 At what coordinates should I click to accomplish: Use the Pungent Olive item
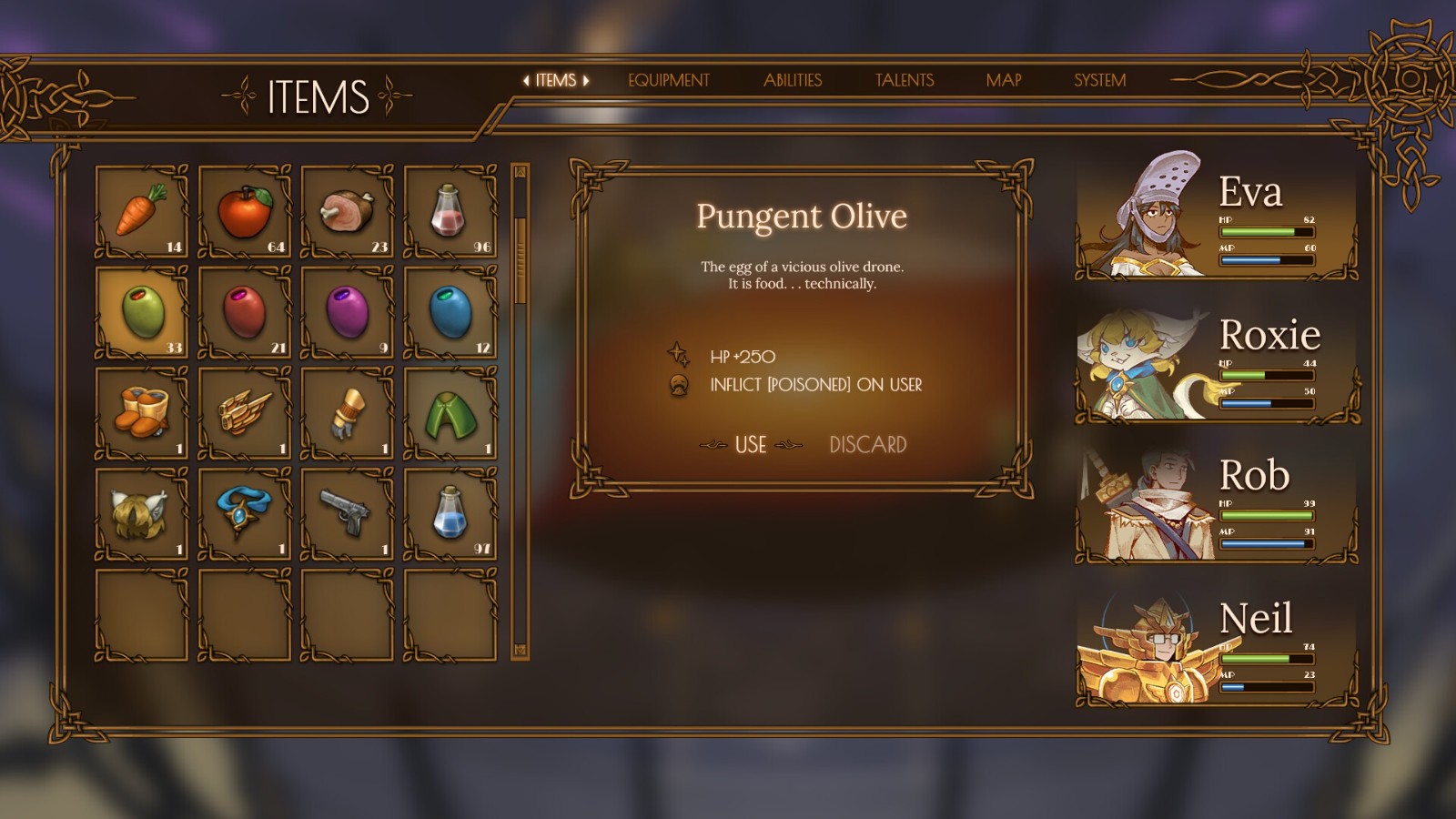point(751,445)
